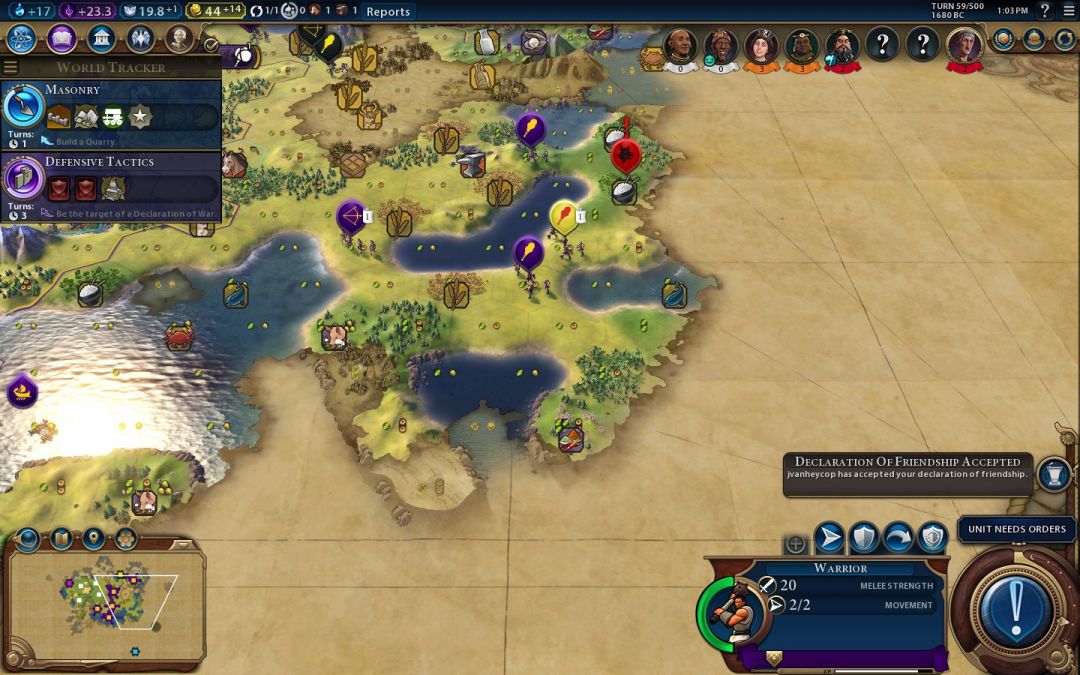Open the Great People screen
The image size is (1080, 675).
coord(179,39)
